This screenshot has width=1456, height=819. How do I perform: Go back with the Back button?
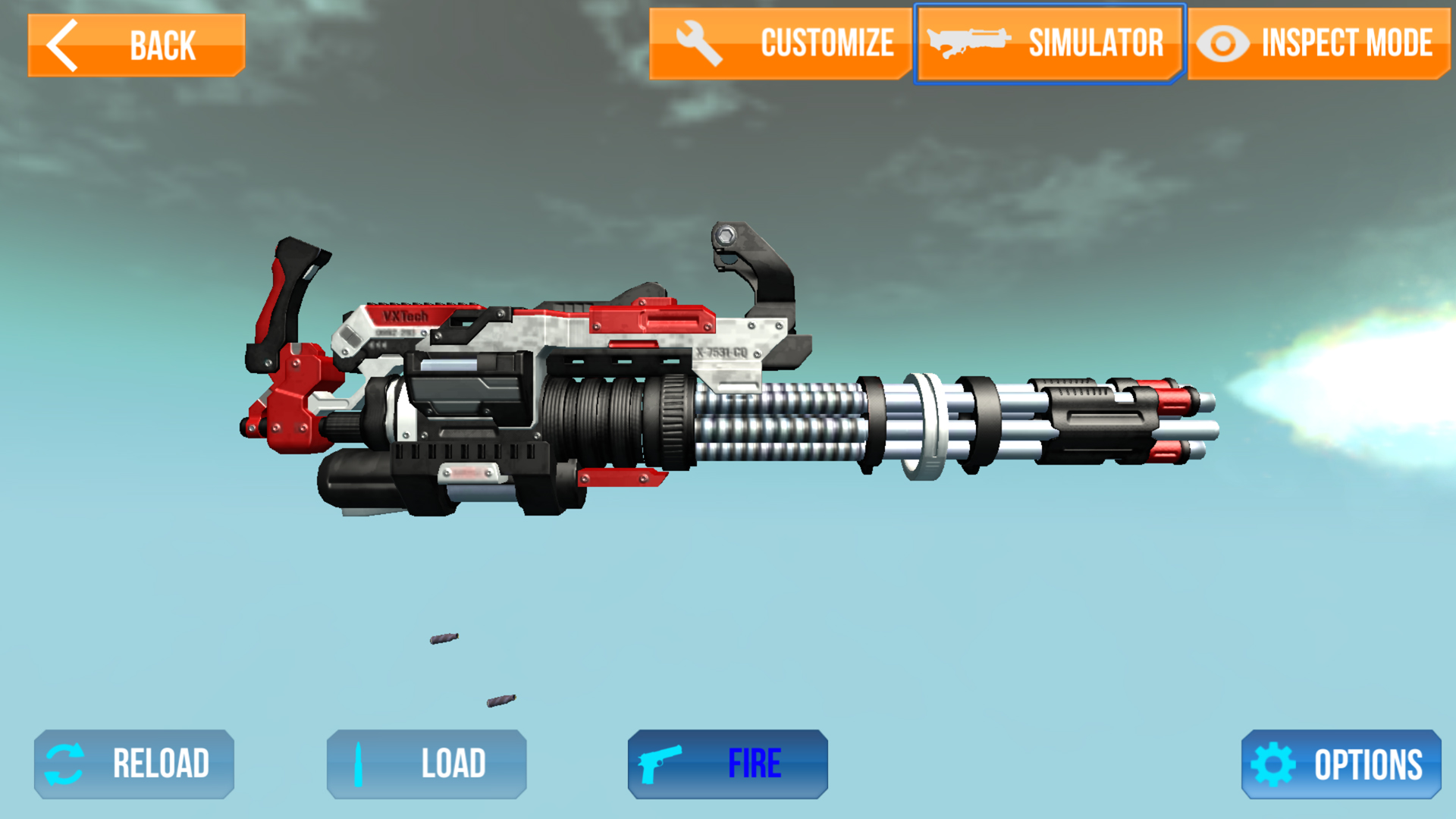136,45
